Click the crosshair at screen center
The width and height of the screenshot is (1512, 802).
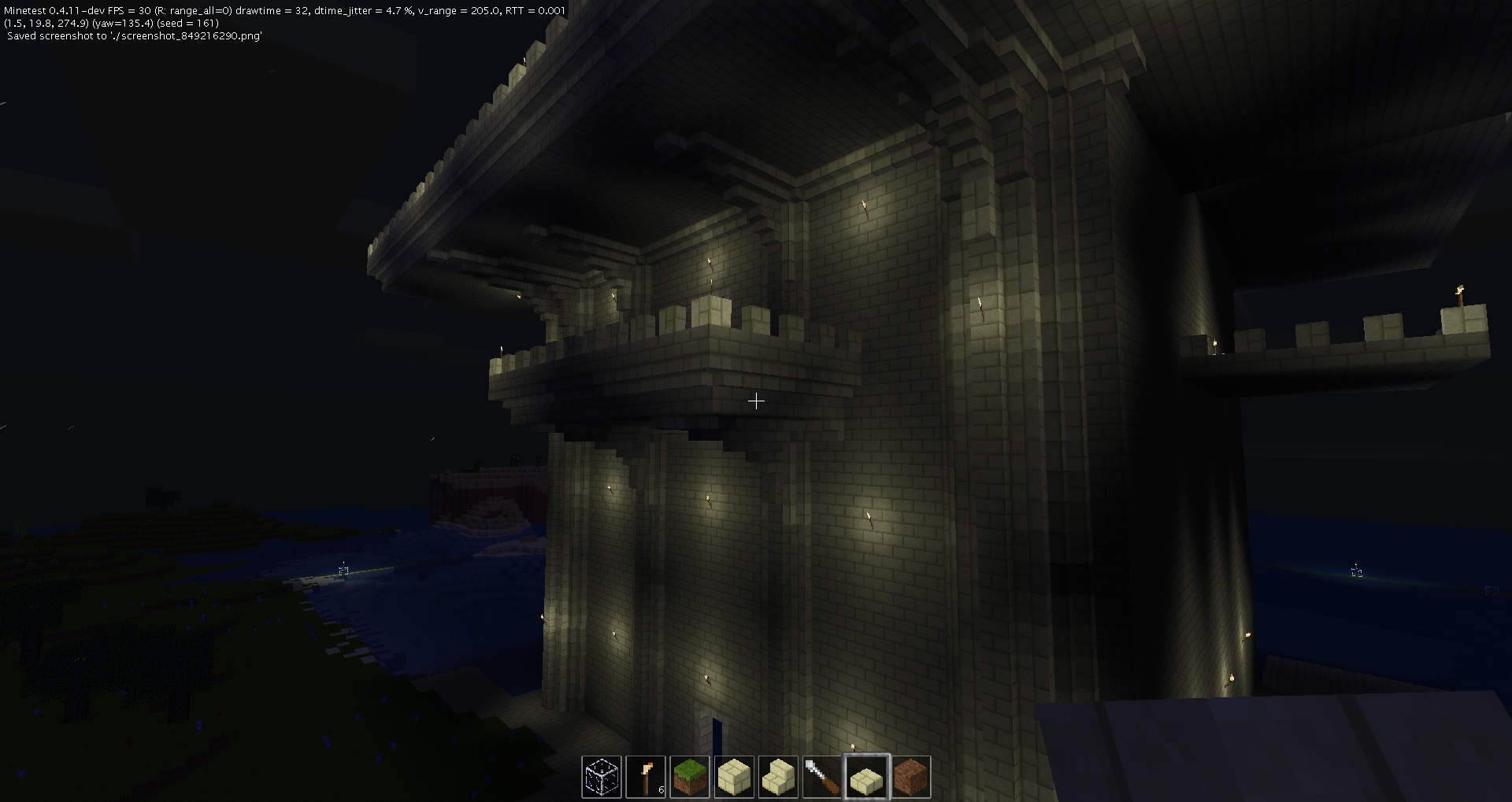tap(756, 401)
